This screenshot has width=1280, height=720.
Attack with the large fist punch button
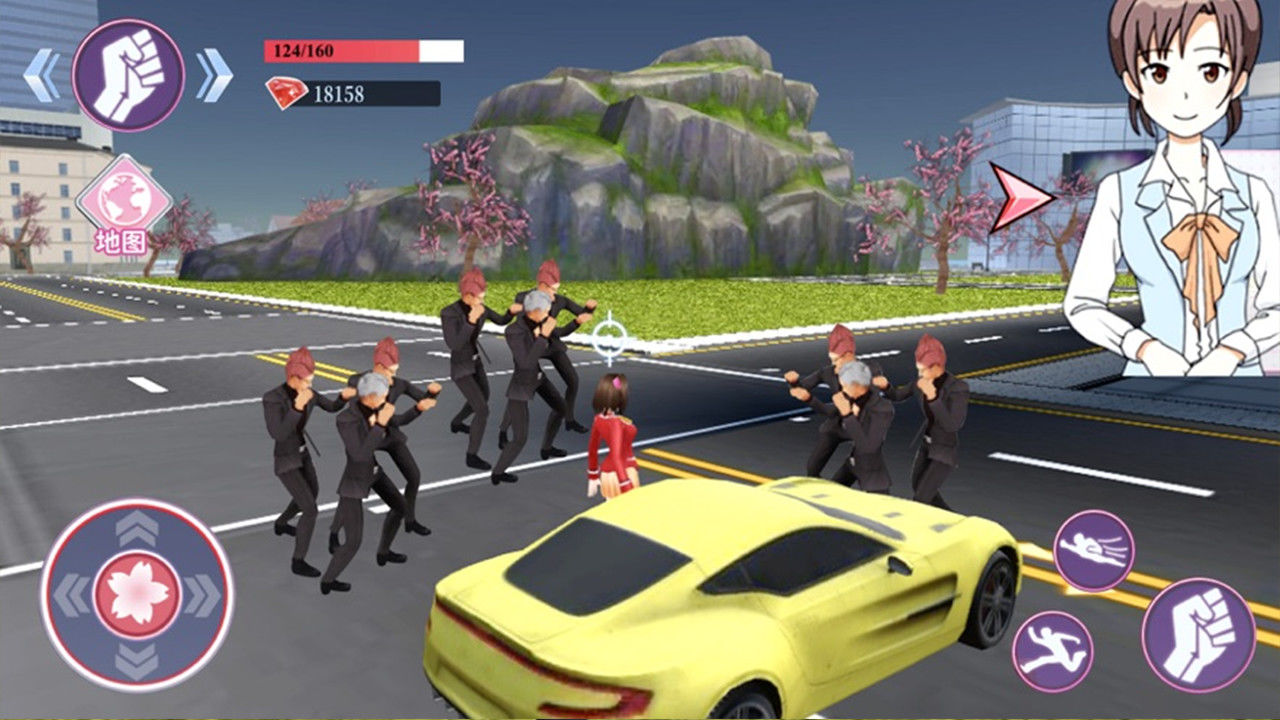(x=1198, y=634)
